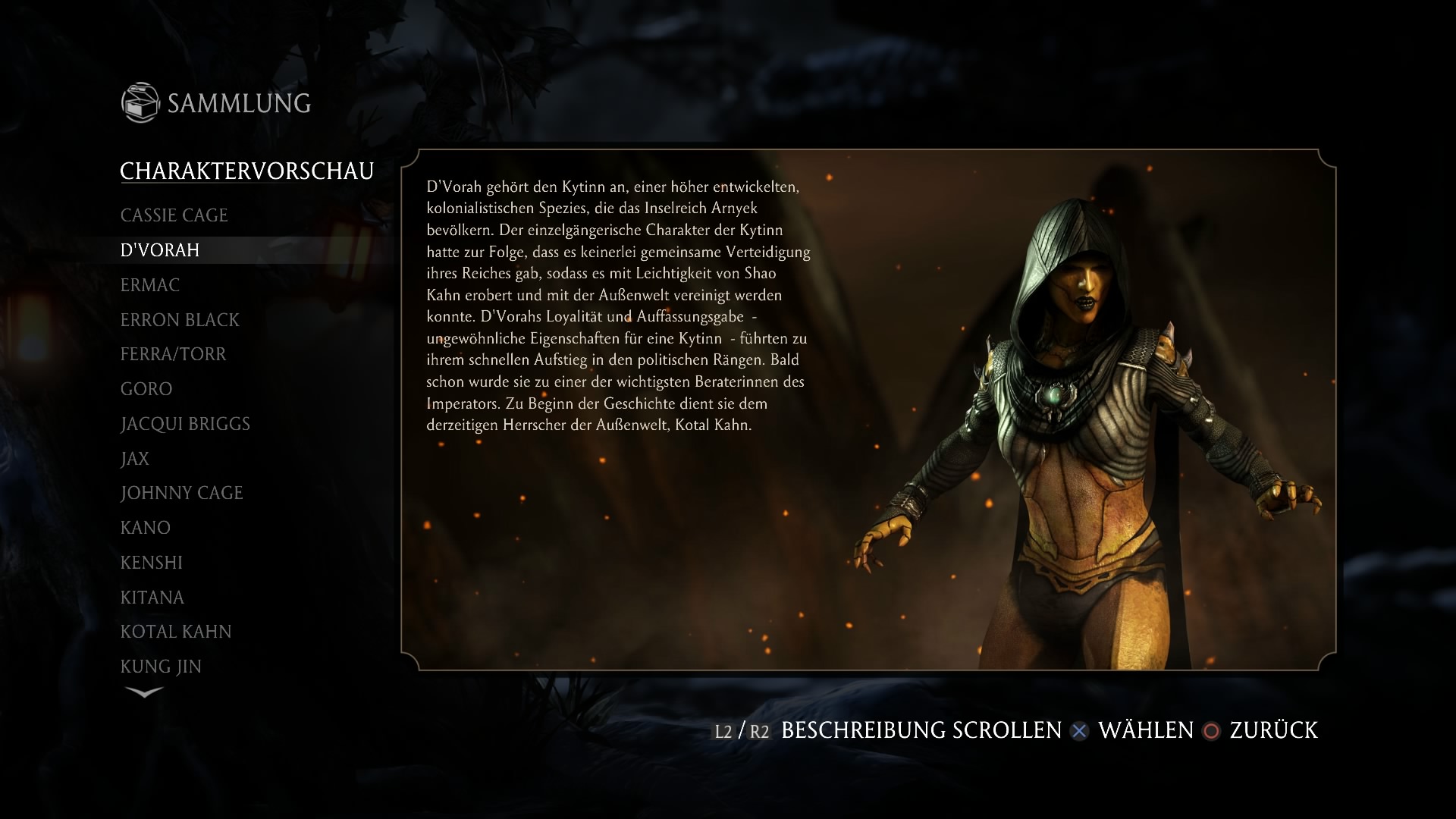
Task: Click the Sammlung chest icon
Action: click(x=140, y=102)
